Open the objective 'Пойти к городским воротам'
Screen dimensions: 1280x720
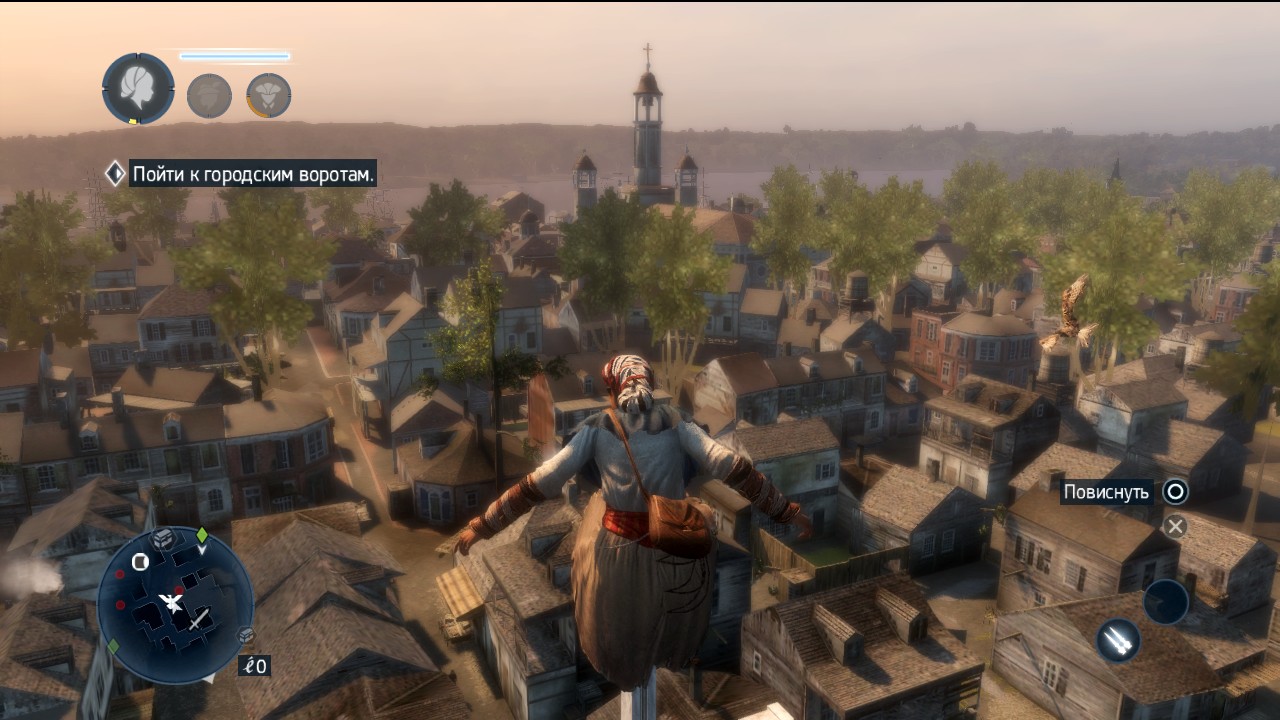point(253,174)
